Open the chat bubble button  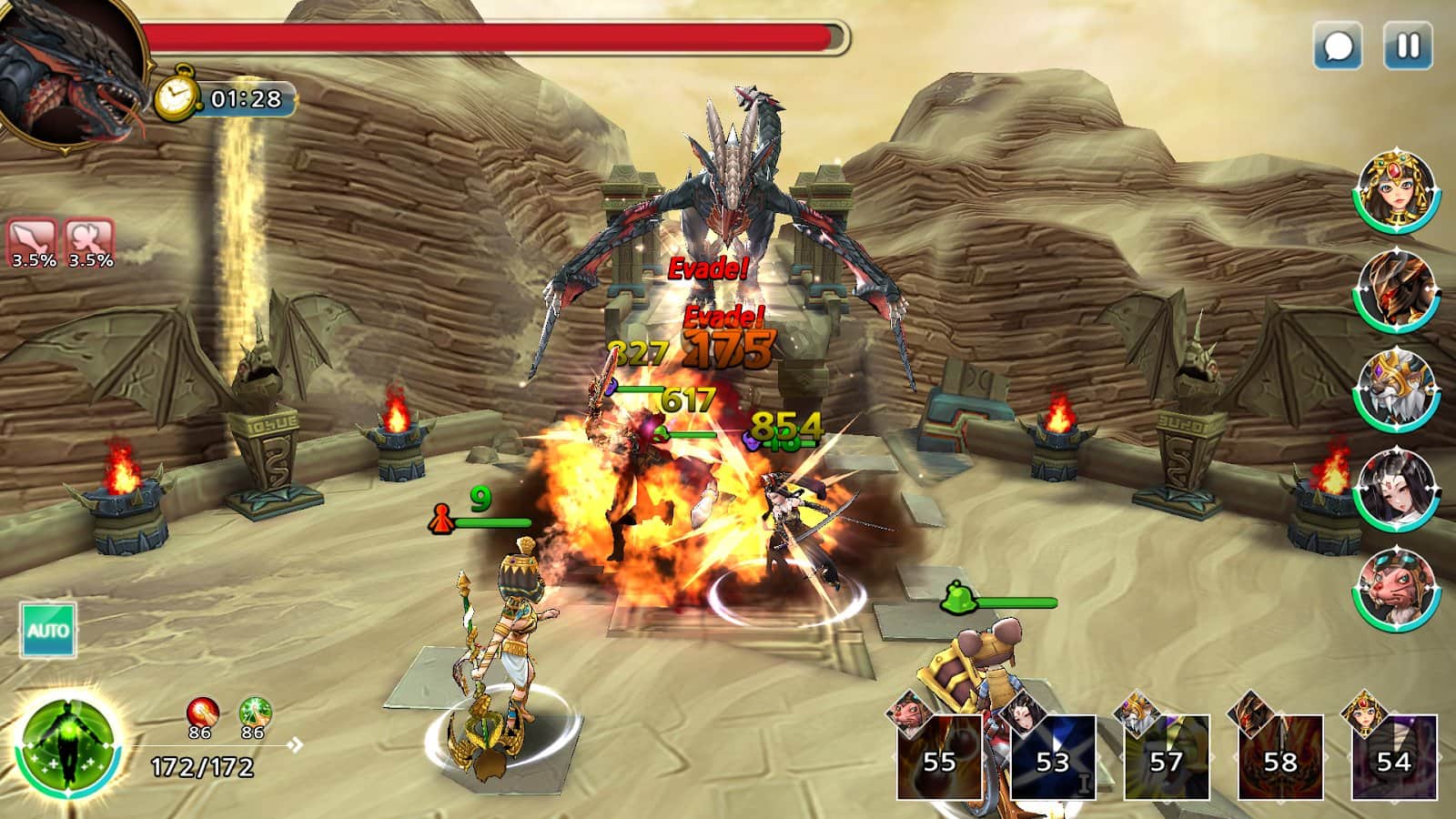pos(1338,45)
